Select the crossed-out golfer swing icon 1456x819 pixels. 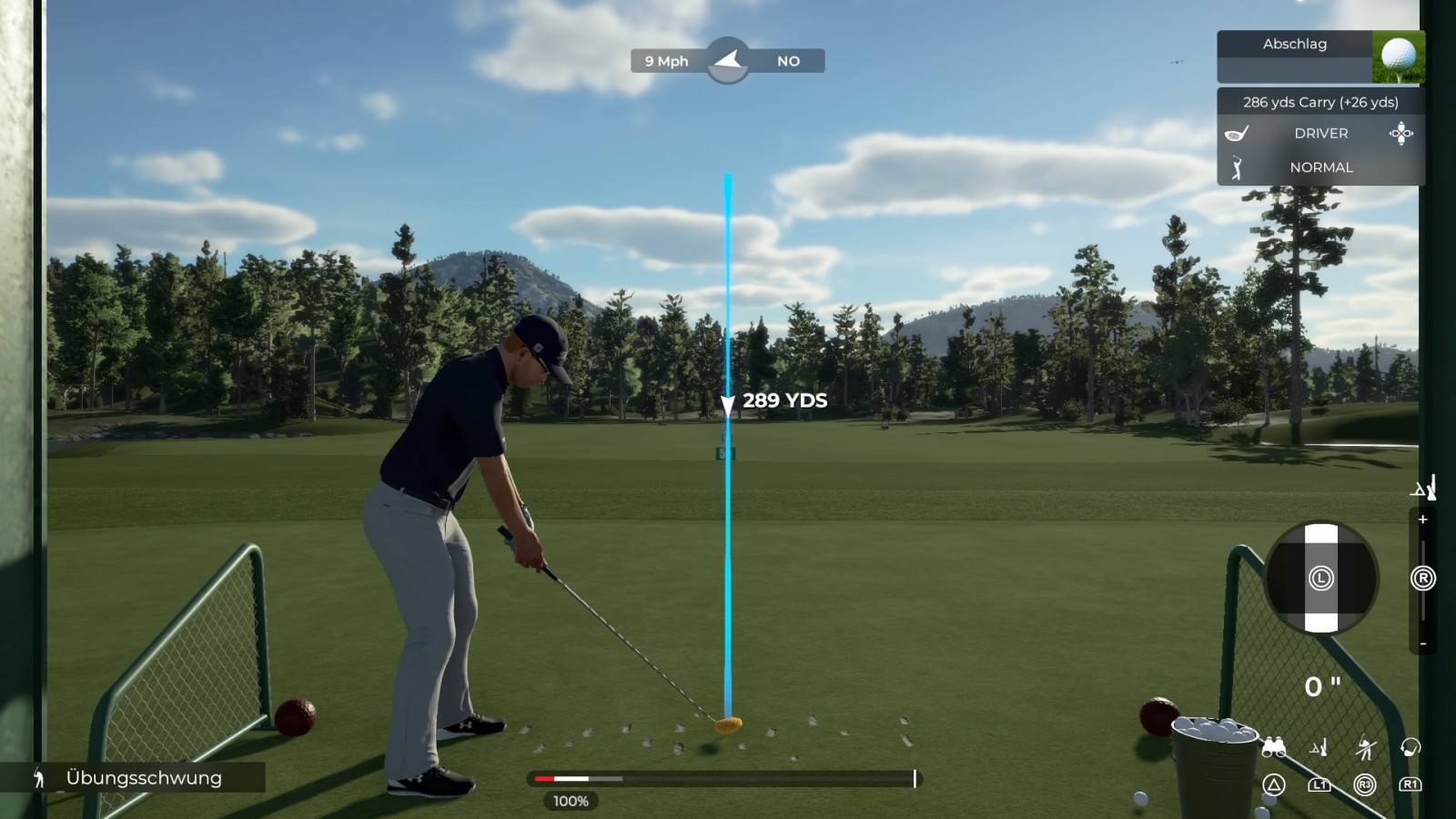(1364, 748)
